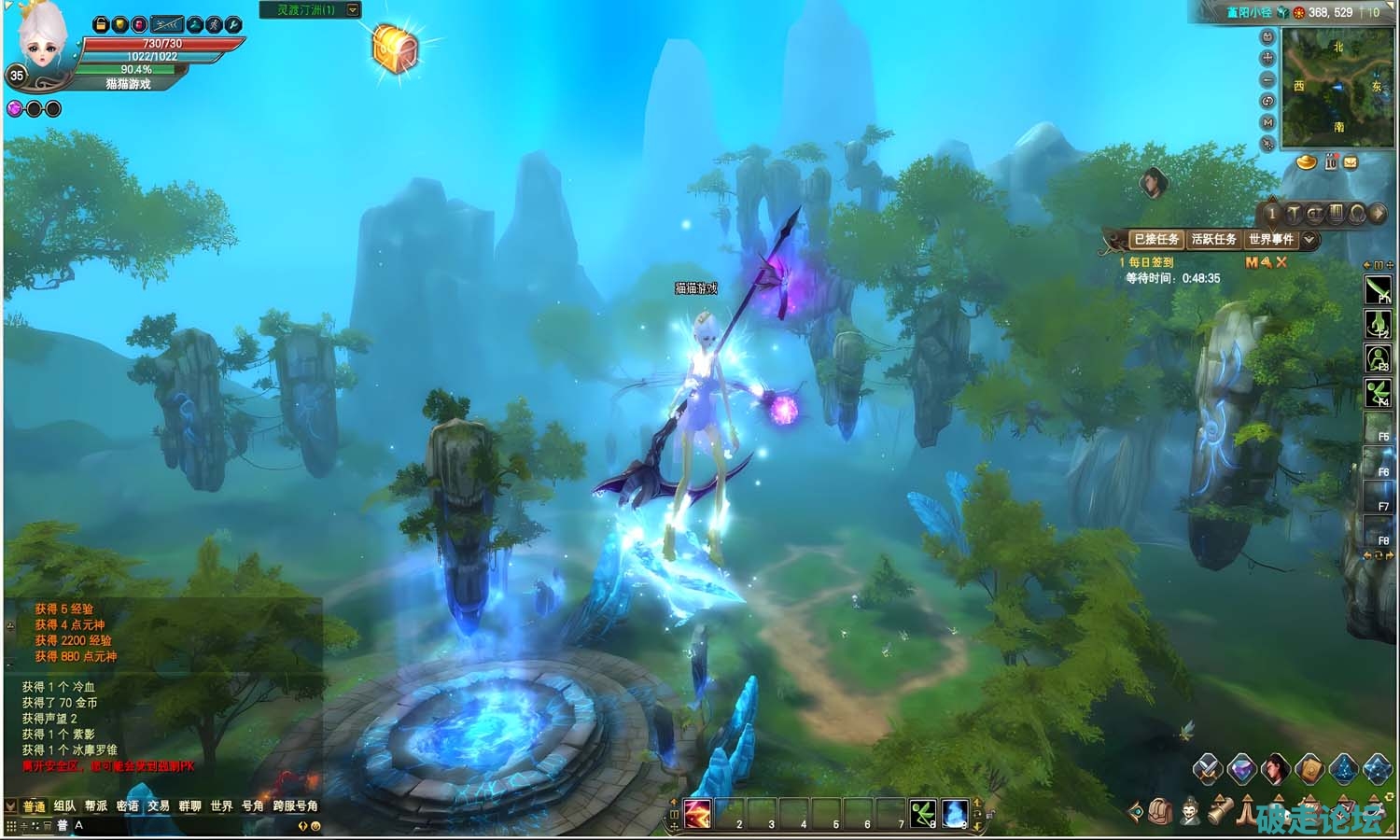
Task: Open the mail envelope icon
Action: tap(1351, 162)
